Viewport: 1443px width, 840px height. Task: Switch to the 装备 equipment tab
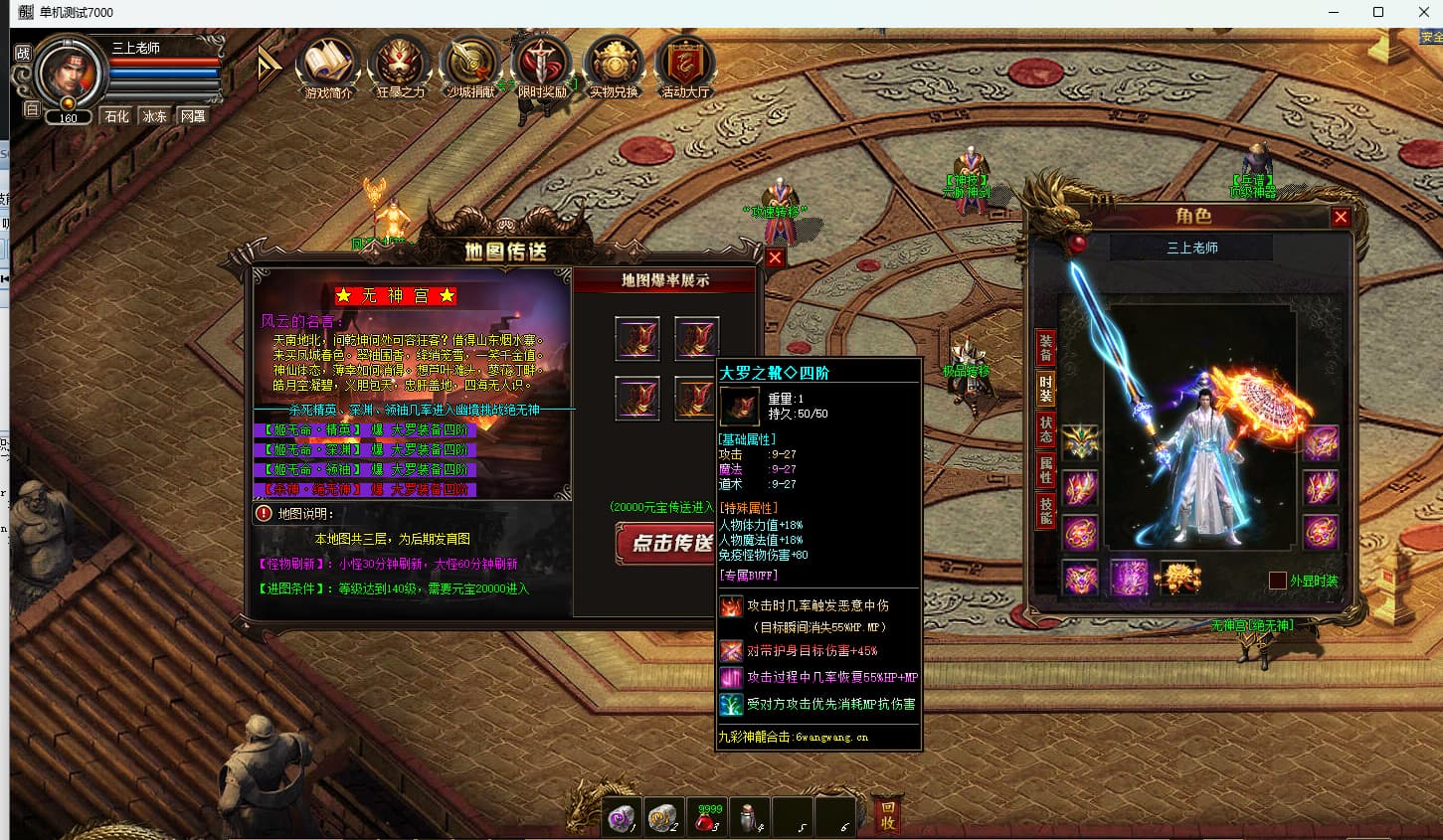click(1045, 348)
